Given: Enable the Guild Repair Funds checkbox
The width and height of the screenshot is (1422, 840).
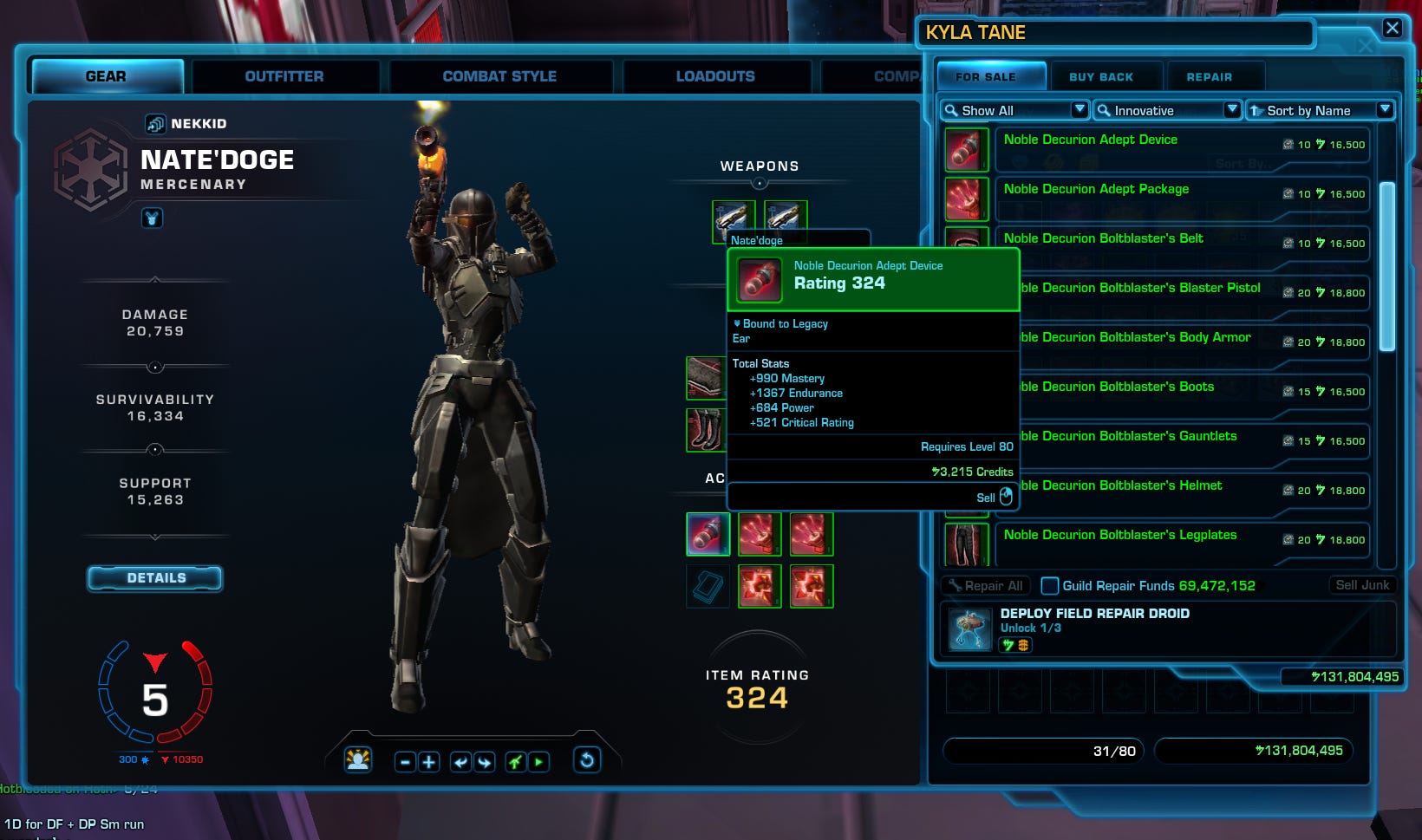Looking at the screenshot, I should point(1050,586).
